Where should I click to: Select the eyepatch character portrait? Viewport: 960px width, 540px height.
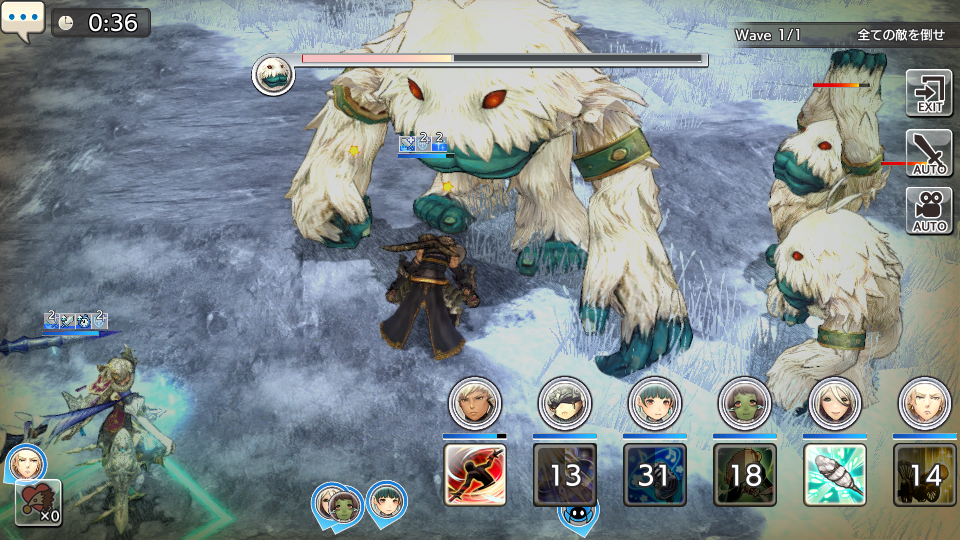click(x=565, y=402)
